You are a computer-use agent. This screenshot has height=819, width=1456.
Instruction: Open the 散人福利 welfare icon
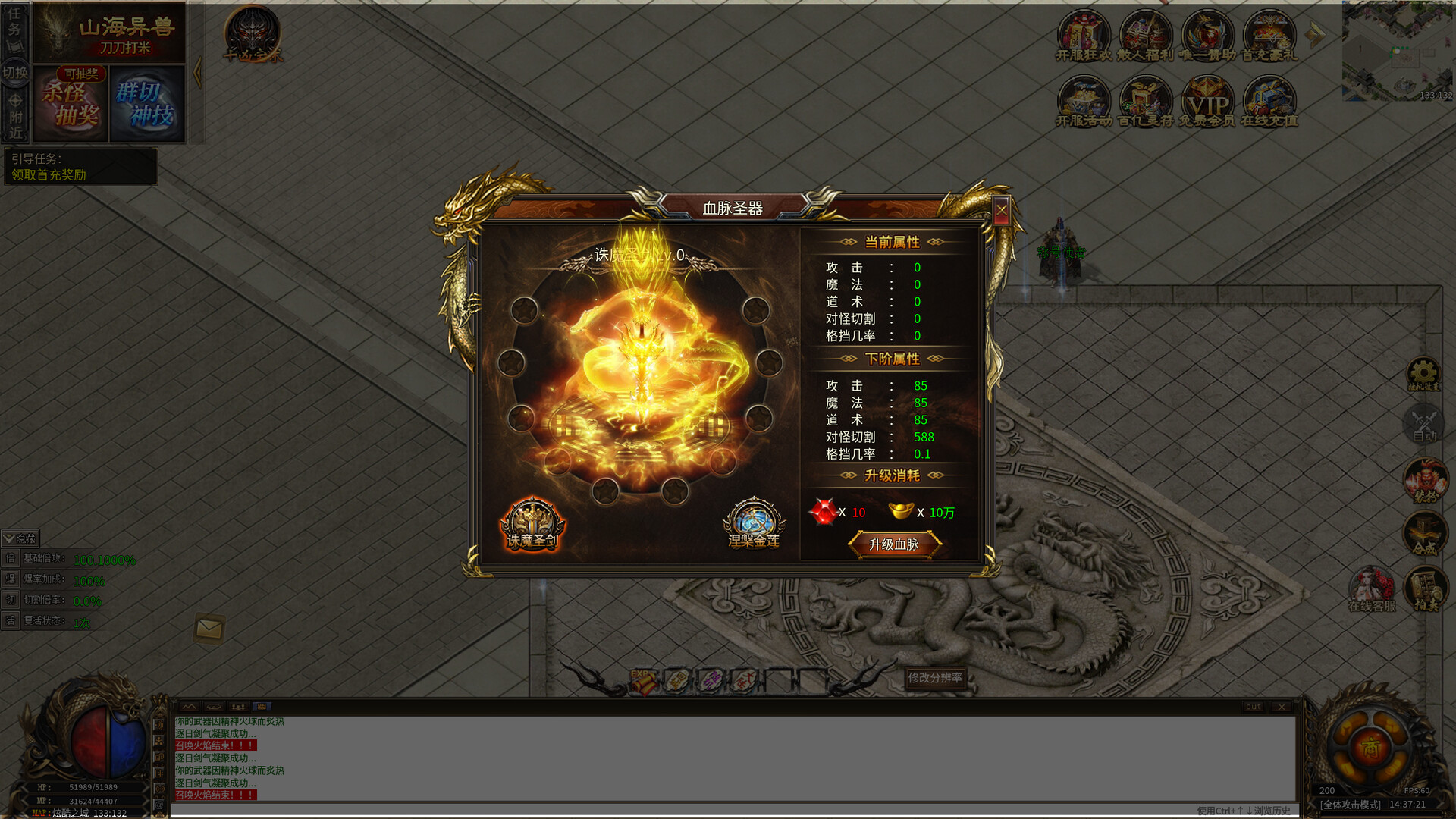tap(1145, 34)
